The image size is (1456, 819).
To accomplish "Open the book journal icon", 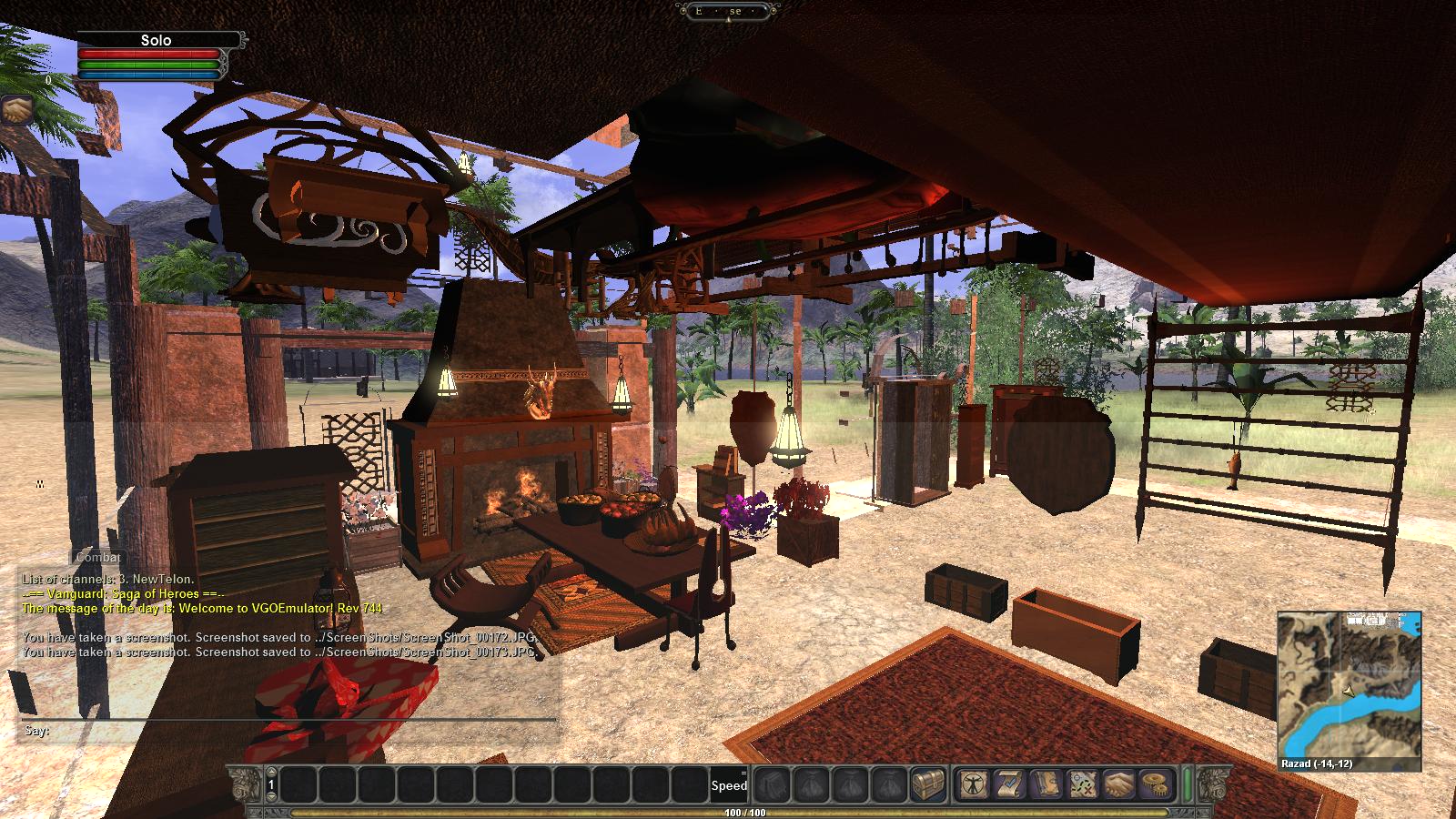I will 1046,784.
